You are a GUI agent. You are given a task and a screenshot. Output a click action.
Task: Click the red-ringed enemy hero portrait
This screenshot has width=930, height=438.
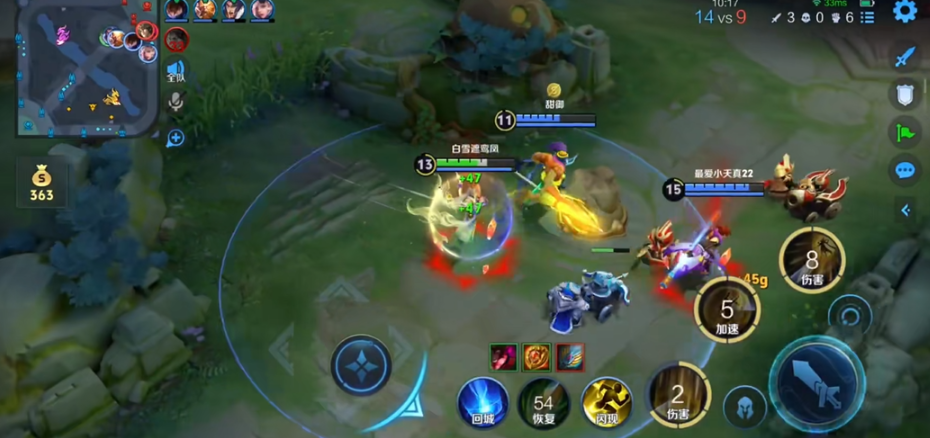pyautogui.click(x=177, y=39)
